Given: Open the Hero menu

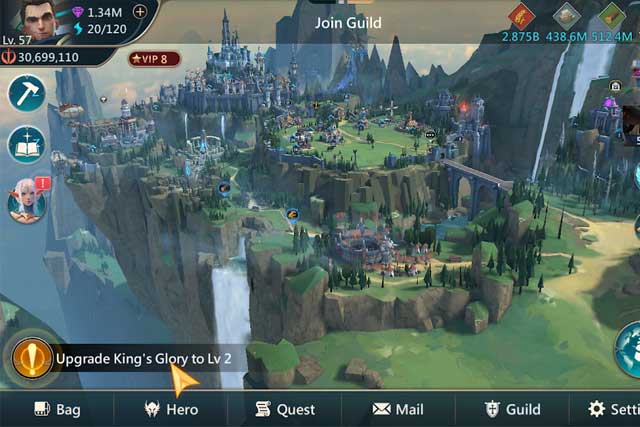Looking at the screenshot, I should pyautogui.click(x=171, y=409).
